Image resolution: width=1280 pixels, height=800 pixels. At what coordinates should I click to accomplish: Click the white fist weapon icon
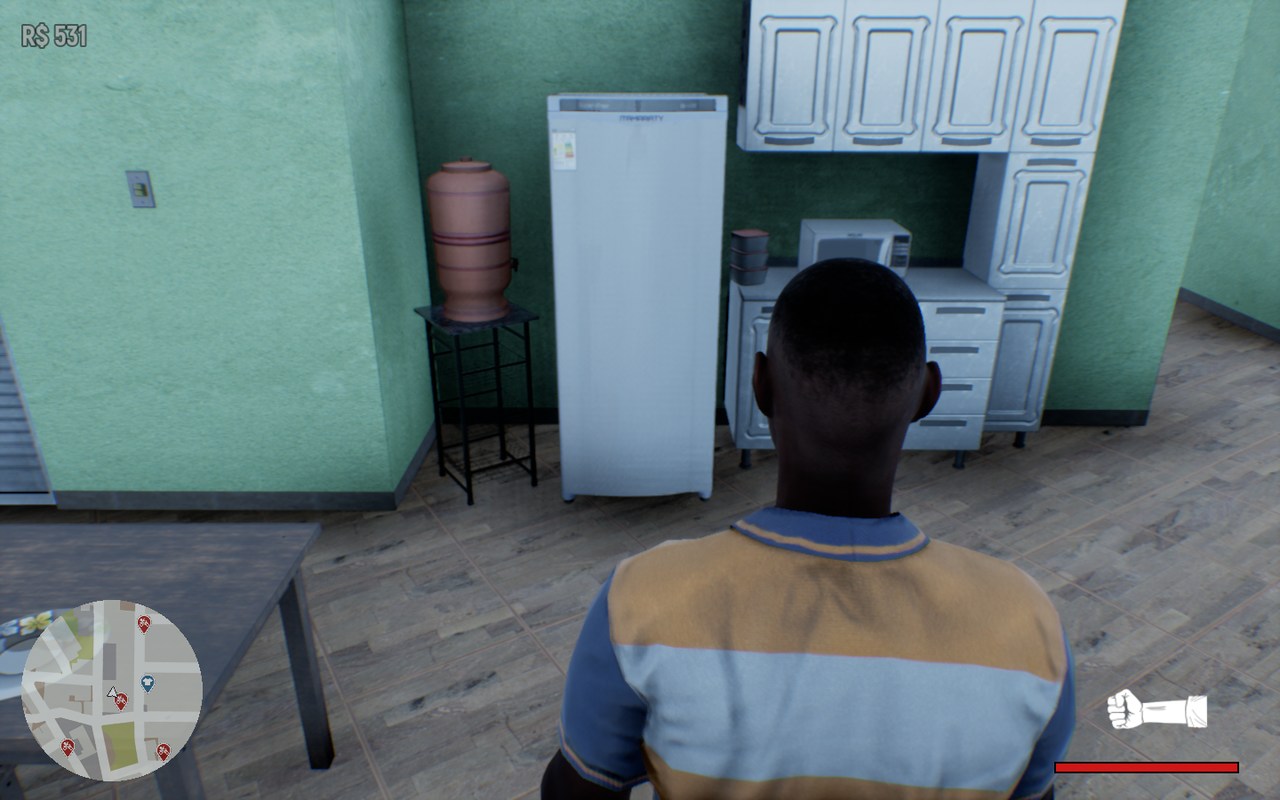coord(1155,709)
